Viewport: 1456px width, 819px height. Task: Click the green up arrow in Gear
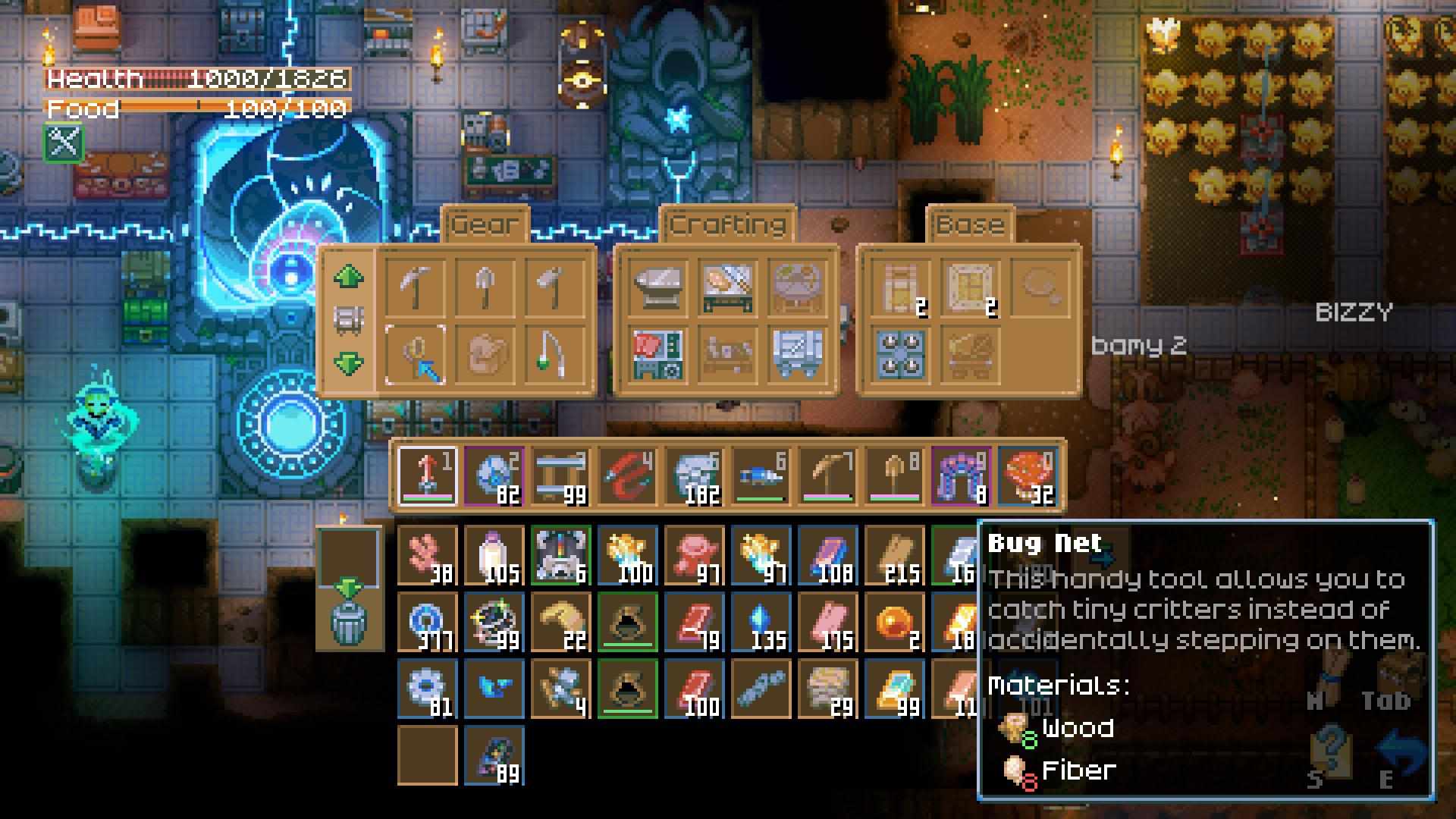(x=348, y=277)
